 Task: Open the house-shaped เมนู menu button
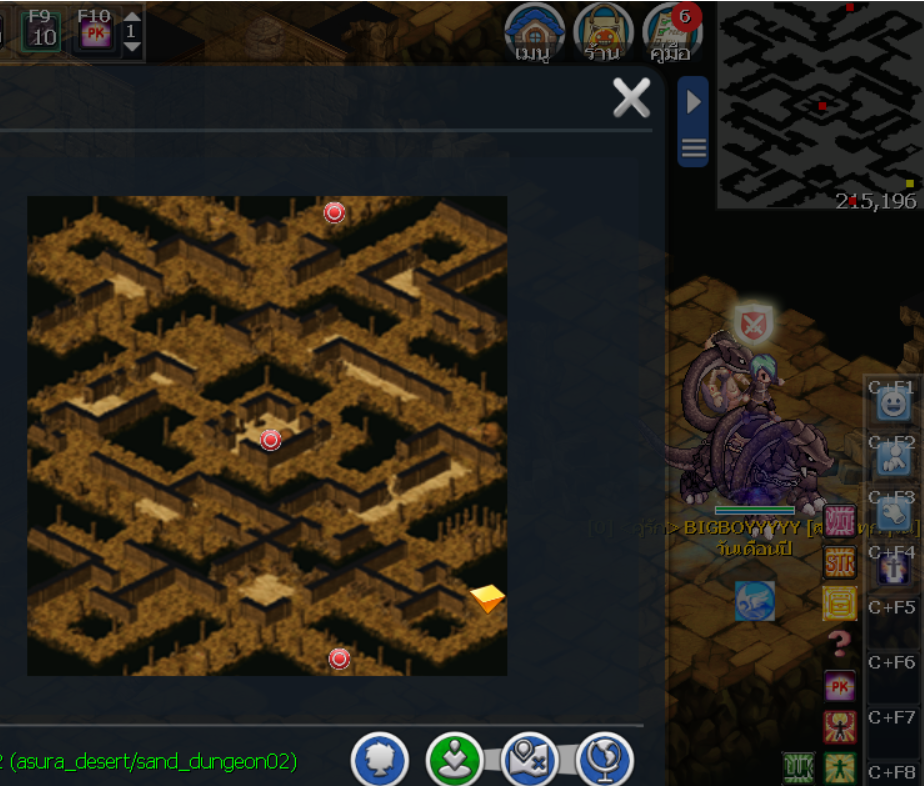[x=534, y=32]
